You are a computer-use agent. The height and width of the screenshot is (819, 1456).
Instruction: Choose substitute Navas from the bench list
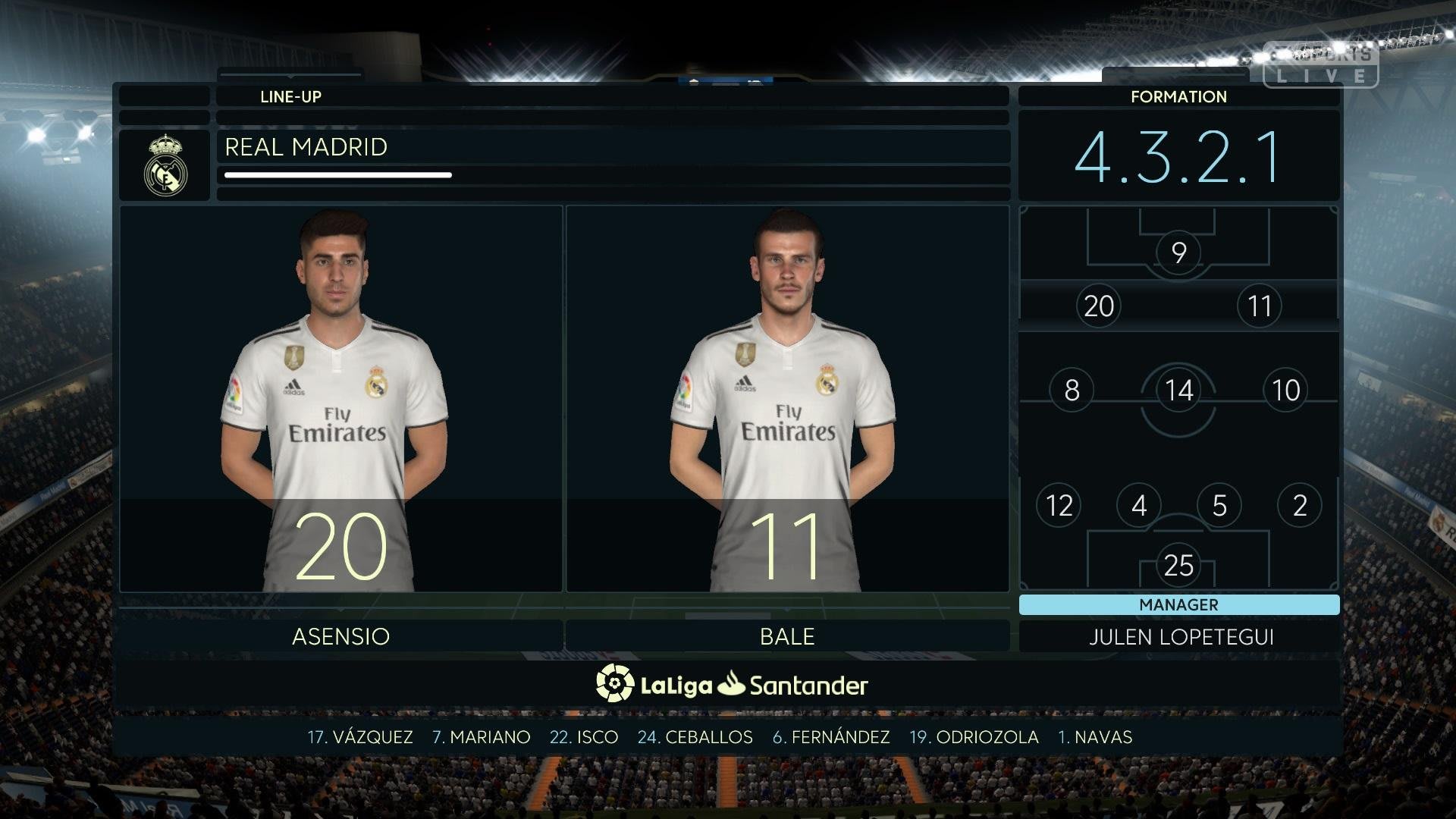(x=1095, y=737)
